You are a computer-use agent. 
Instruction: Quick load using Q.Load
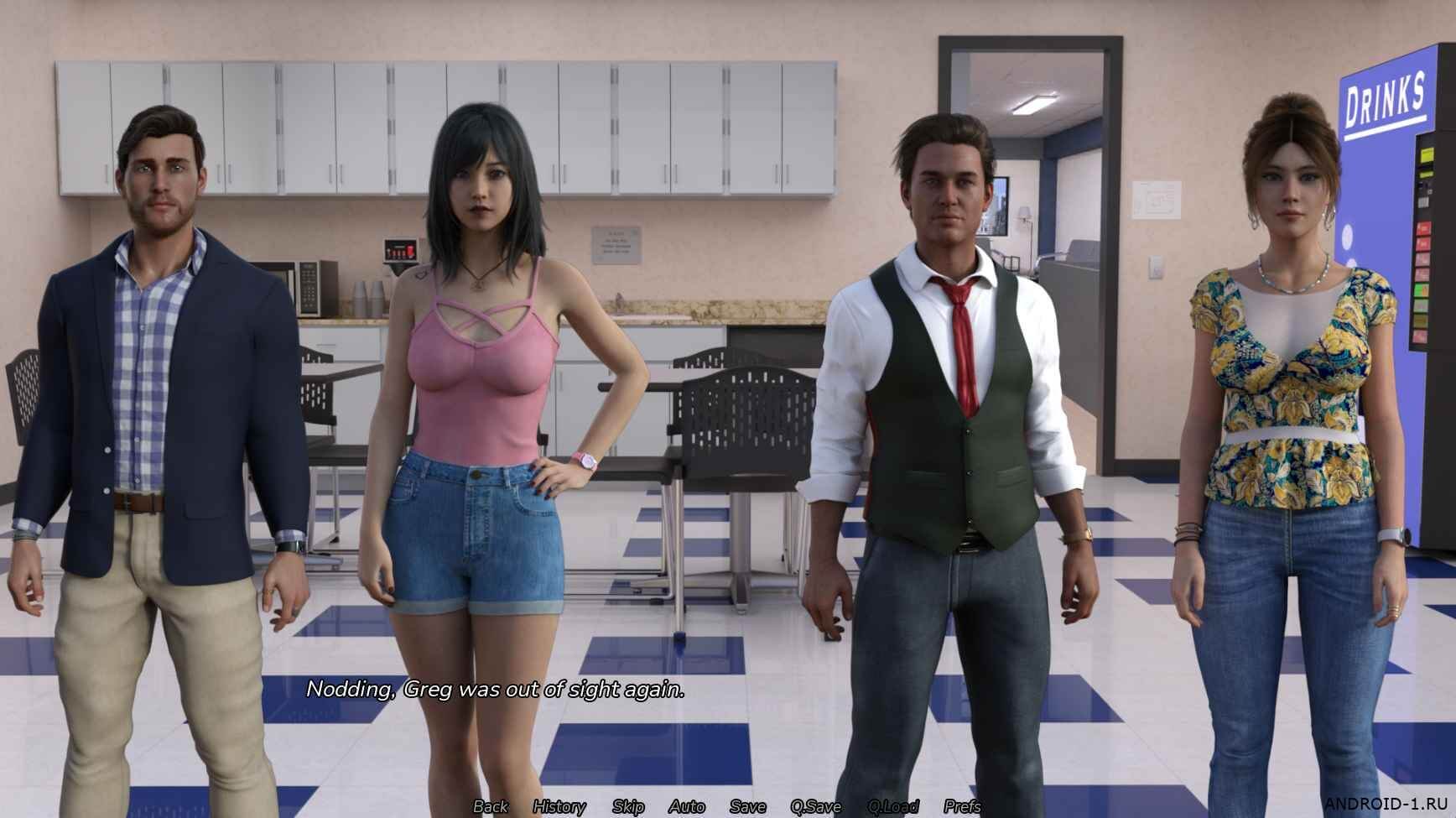(x=893, y=806)
